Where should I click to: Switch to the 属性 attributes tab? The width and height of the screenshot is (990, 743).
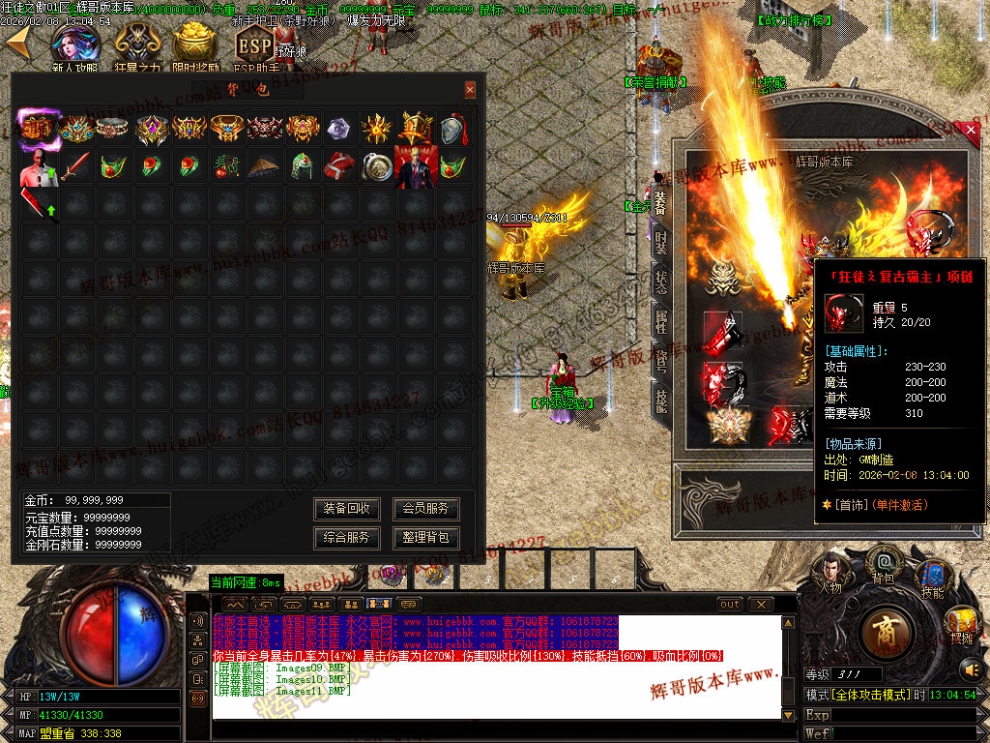[x=661, y=320]
